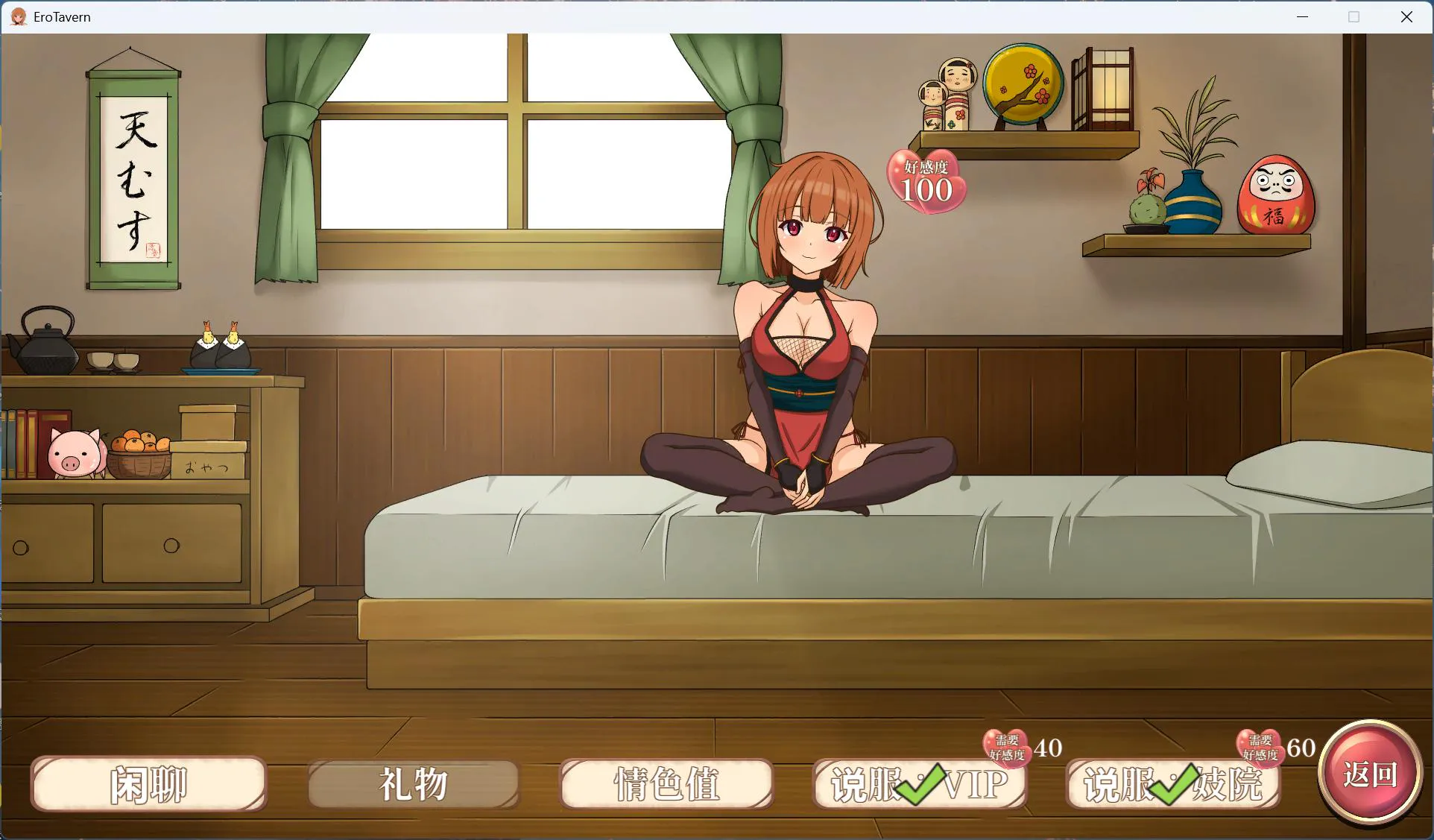Screen dimensions: 1434x840
Task: Go back with the red 返回 button
Action: tap(1370, 774)
